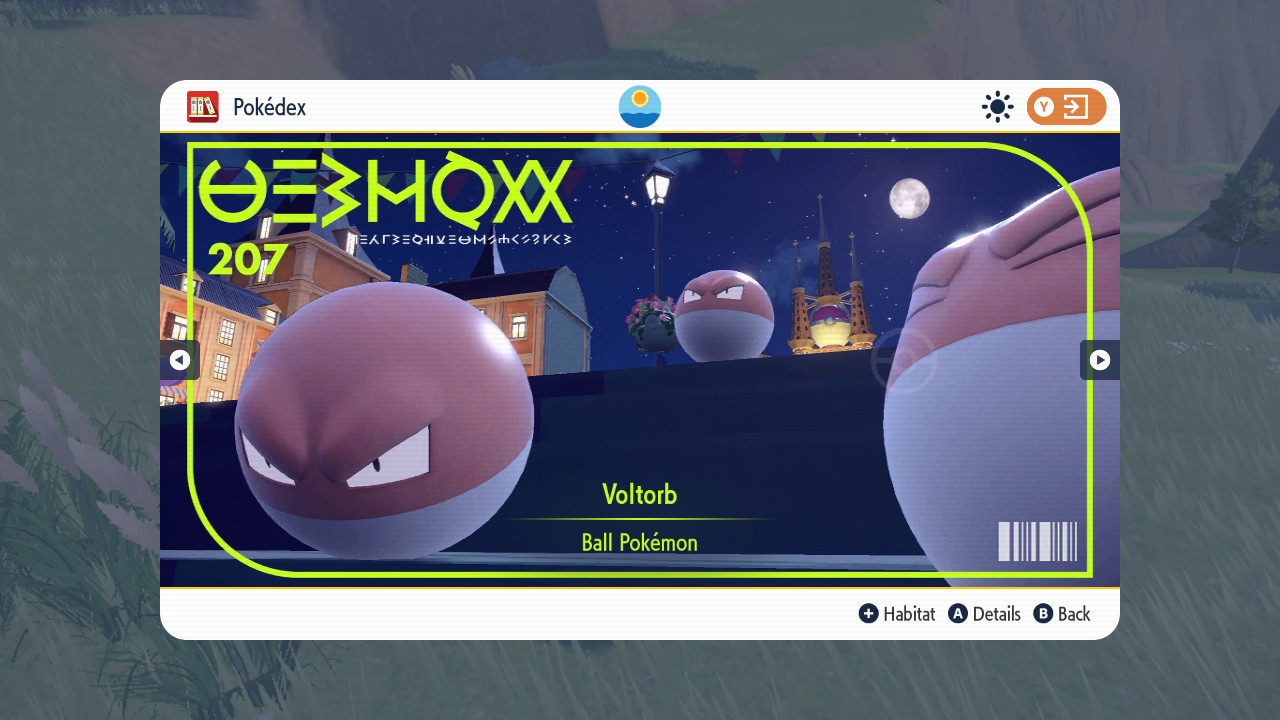Click the Ball Pokémon category label

click(x=639, y=542)
